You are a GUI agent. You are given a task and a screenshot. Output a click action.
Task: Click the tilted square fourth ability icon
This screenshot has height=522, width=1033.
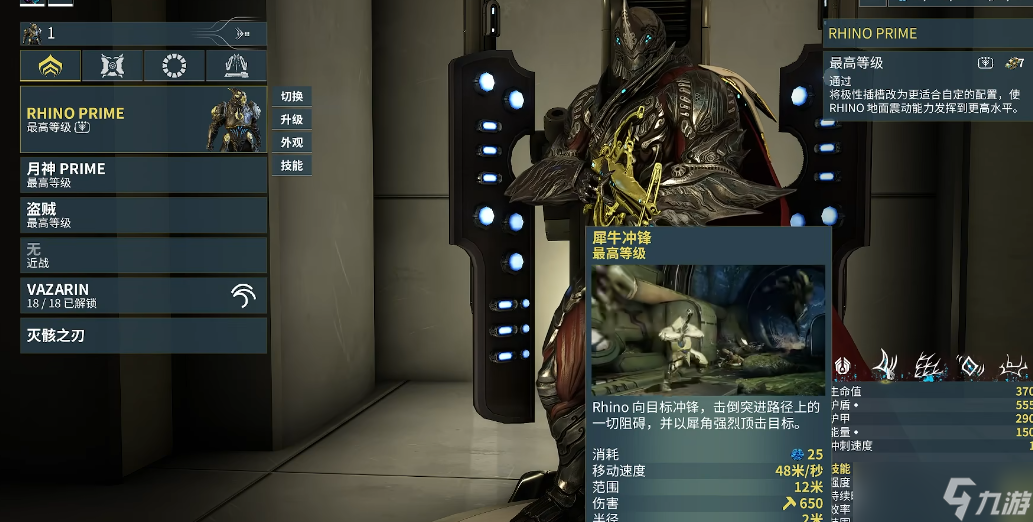(969, 366)
